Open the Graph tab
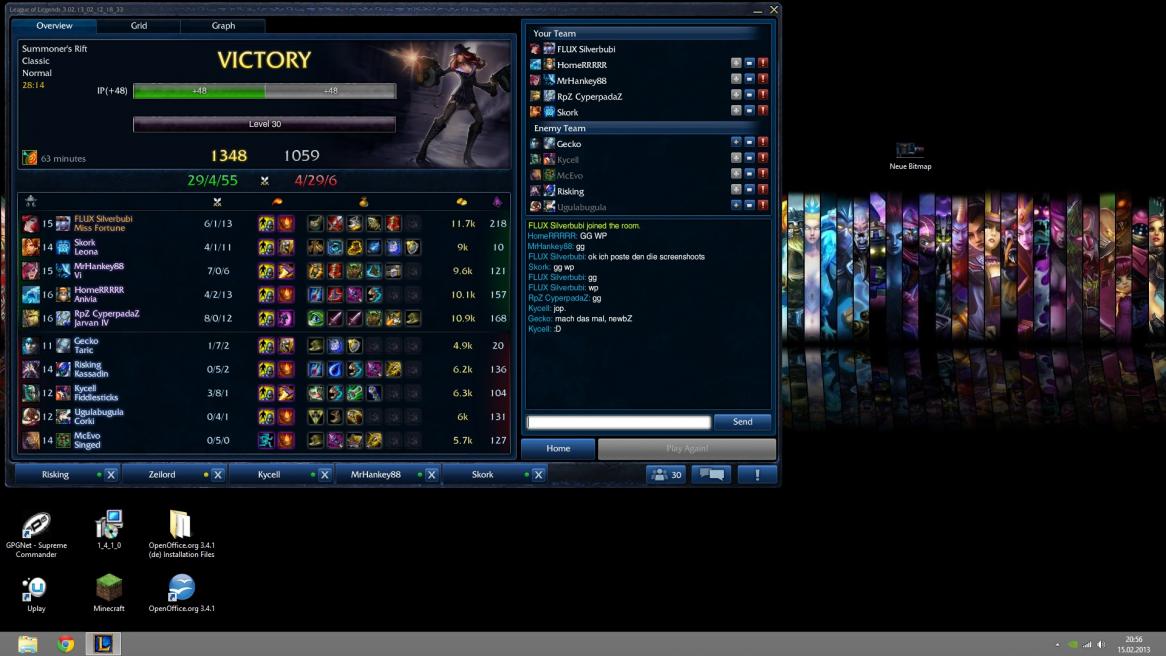The width and height of the screenshot is (1166, 656). click(x=223, y=26)
